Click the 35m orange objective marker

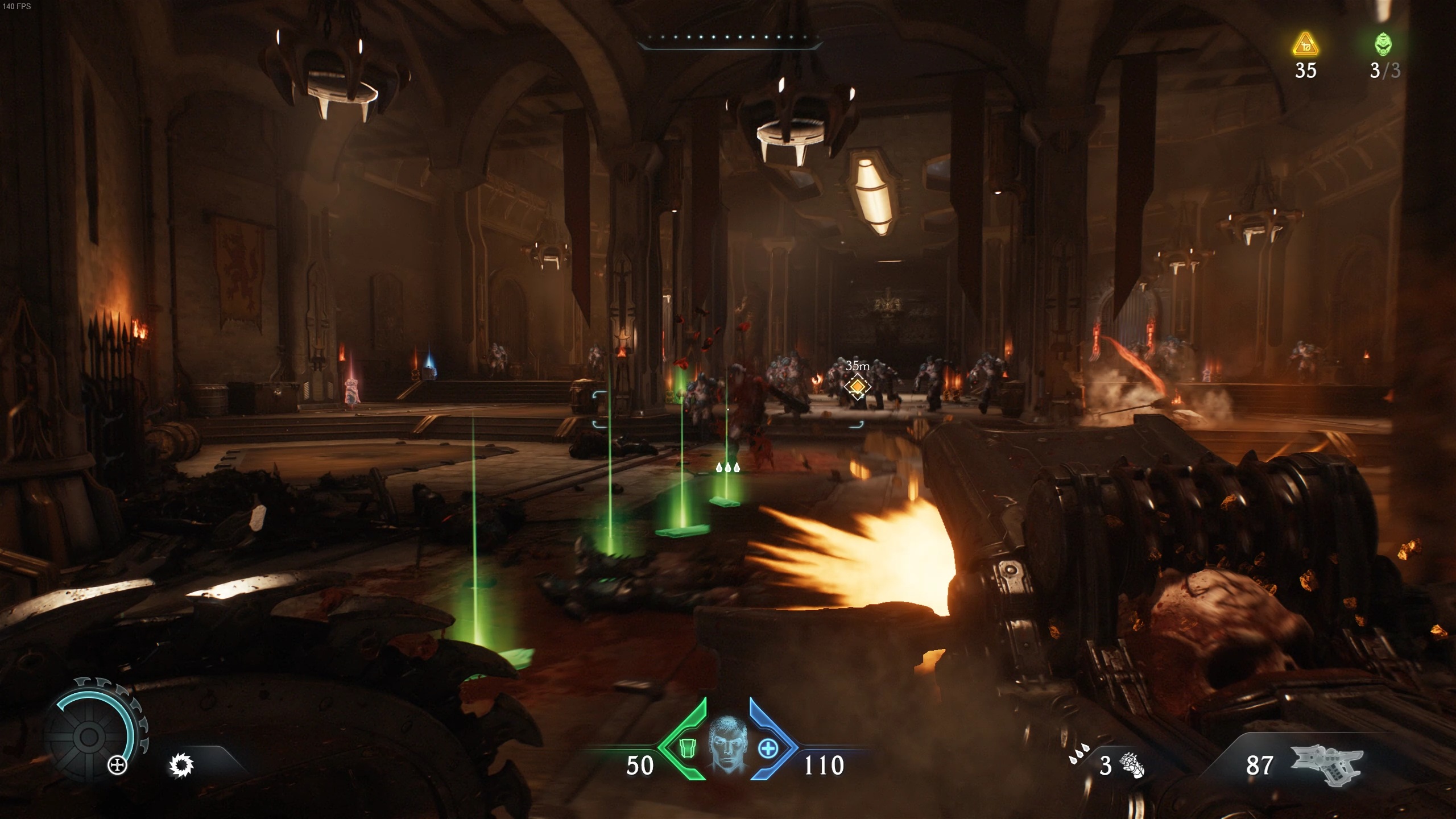(x=857, y=387)
